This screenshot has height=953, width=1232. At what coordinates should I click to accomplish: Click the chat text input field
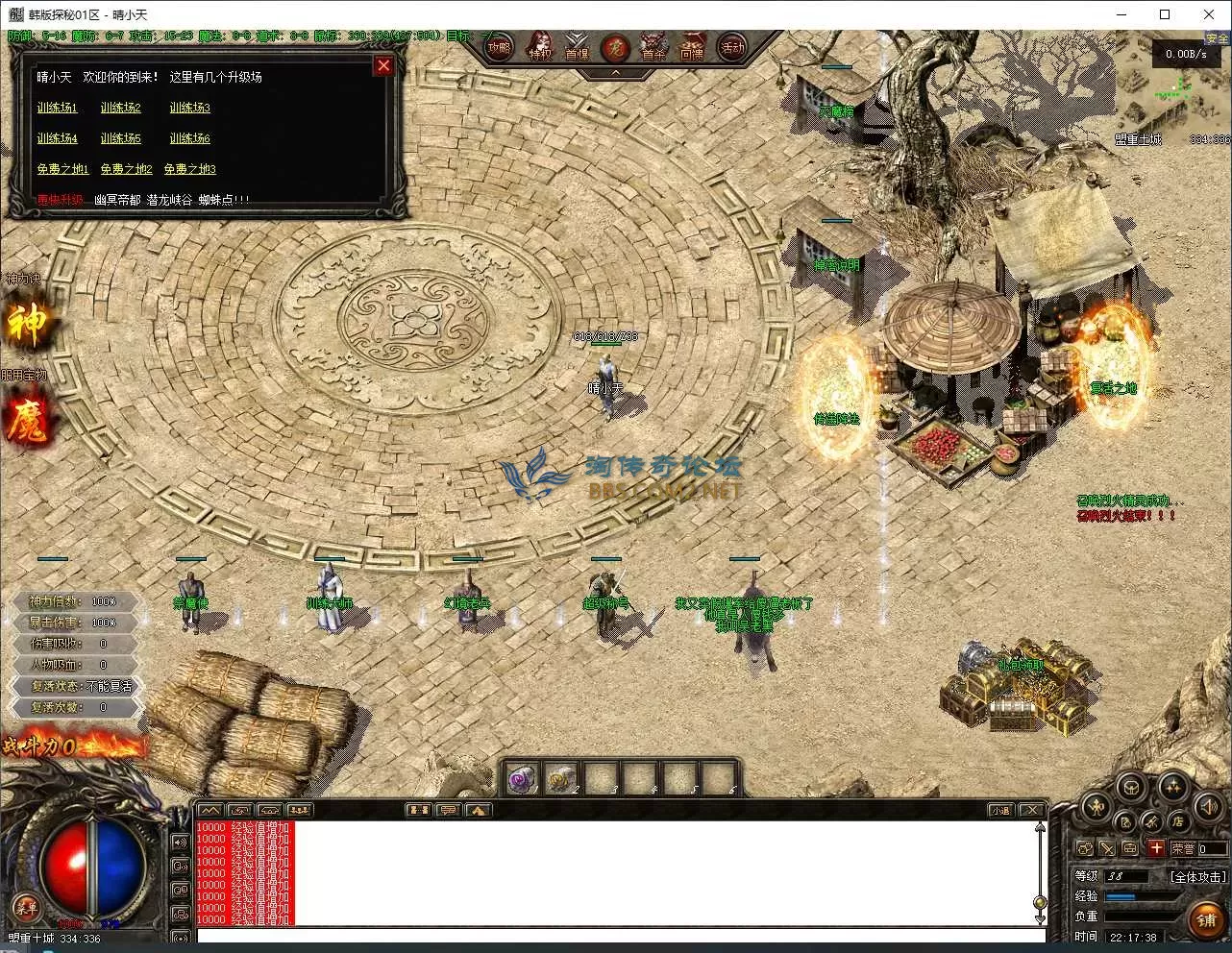coord(615,936)
